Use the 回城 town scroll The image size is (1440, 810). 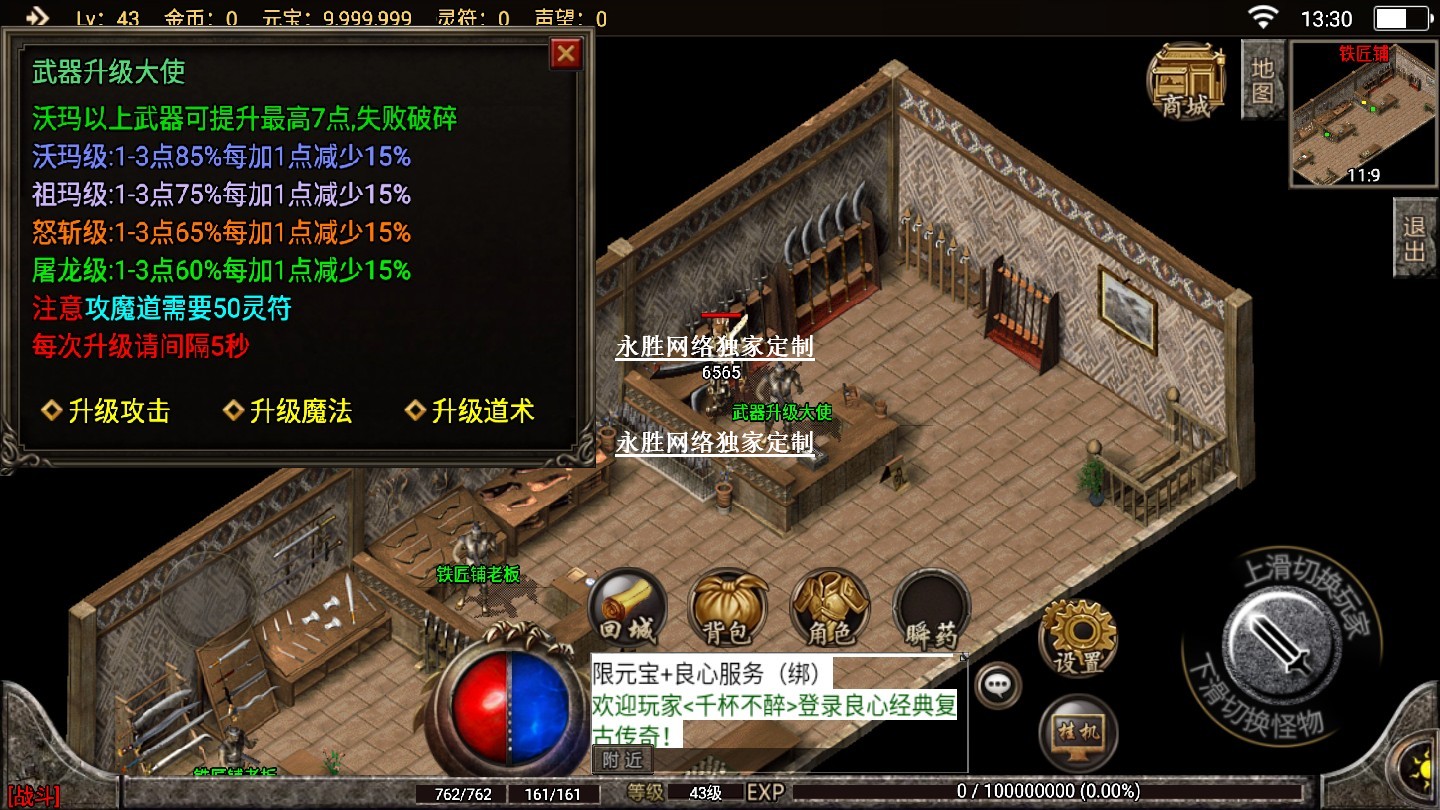point(626,608)
